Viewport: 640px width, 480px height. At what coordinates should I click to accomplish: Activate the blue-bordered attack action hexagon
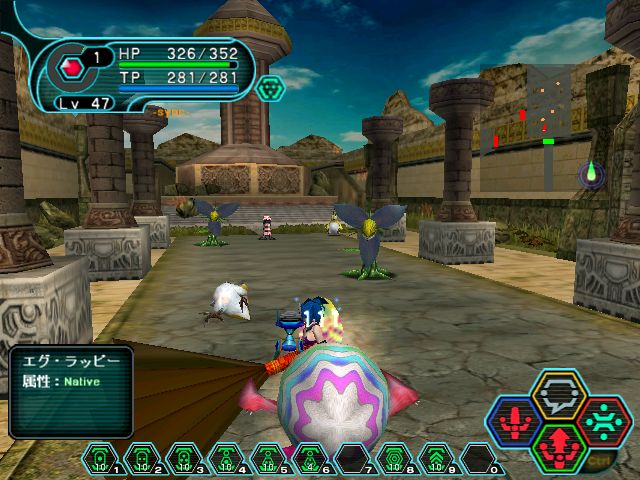(x=514, y=422)
